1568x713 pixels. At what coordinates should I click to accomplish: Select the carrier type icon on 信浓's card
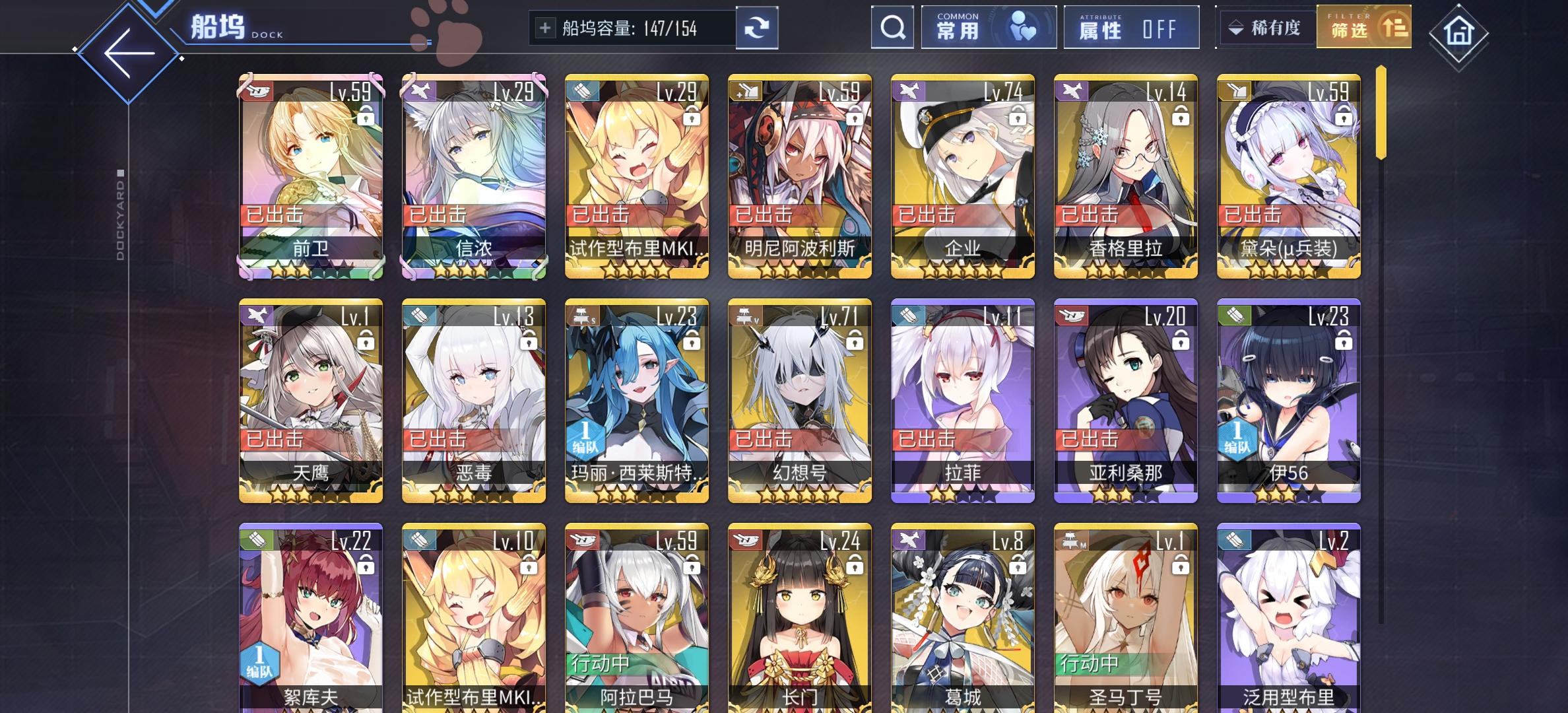click(420, 92)
